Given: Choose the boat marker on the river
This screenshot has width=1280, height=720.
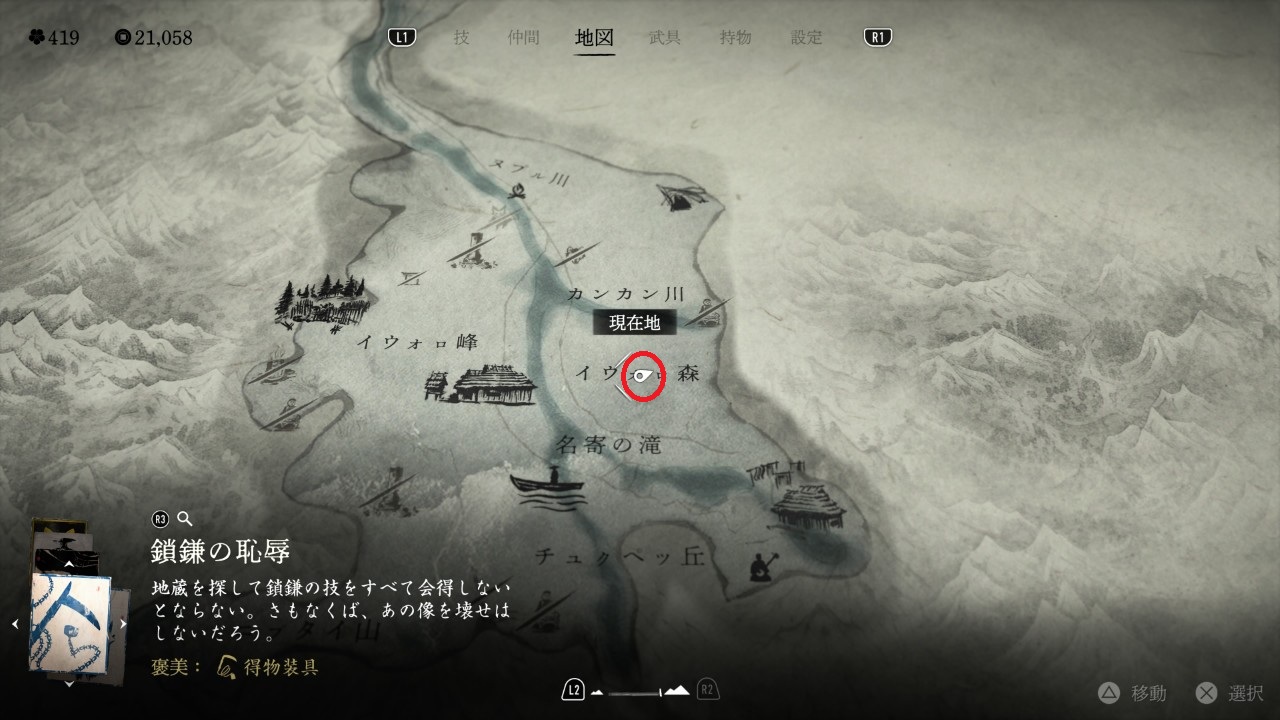Looking at the screenshot, I should (547, 485).
